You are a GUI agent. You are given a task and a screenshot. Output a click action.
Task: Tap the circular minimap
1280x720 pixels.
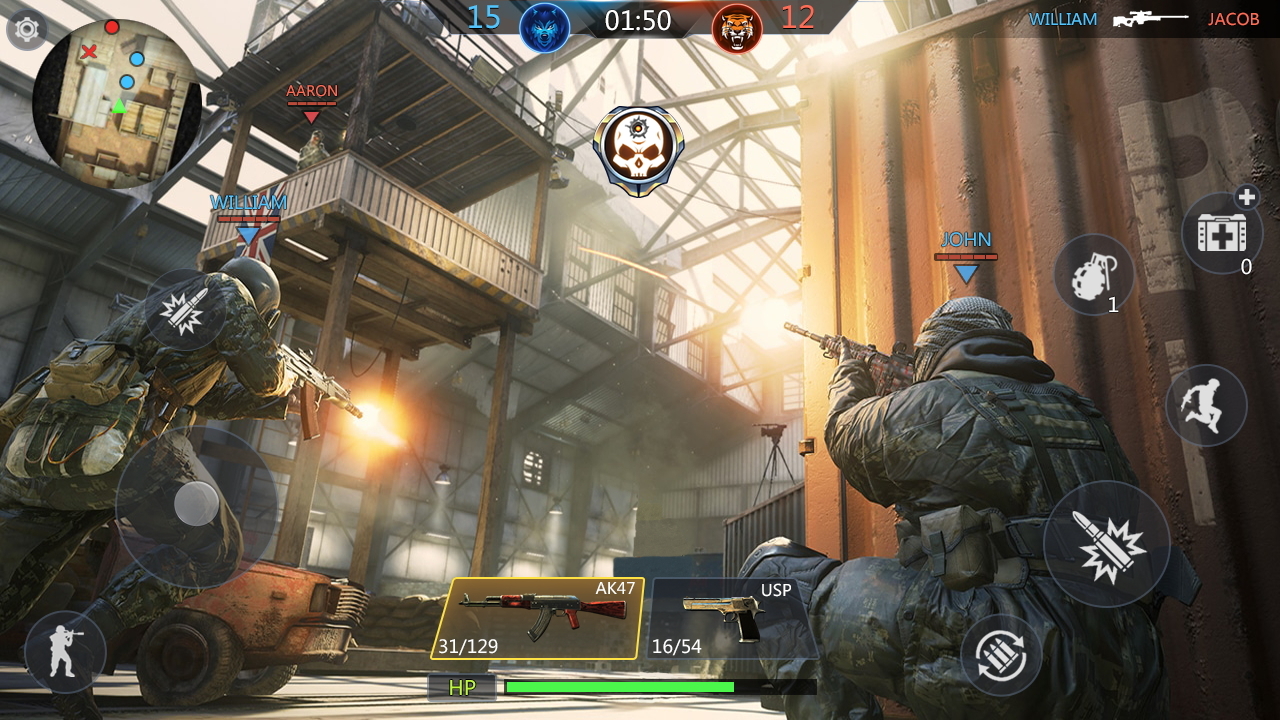coord(117,103)
